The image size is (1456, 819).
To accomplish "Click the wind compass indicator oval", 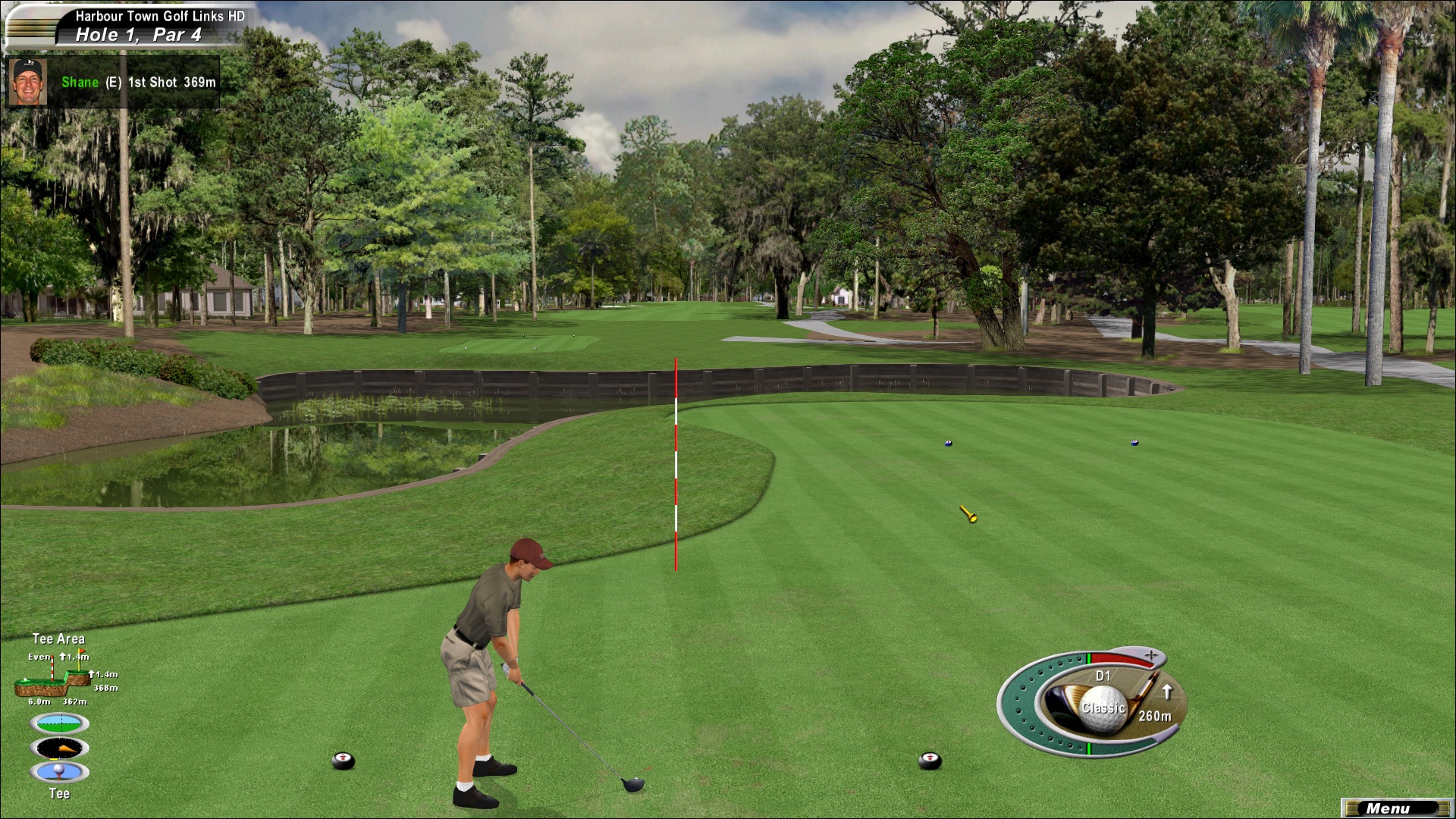I will pos(59,748).
